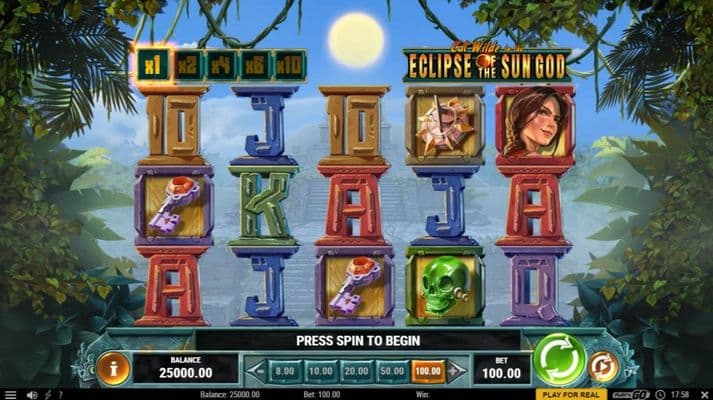Toggle the sound speaker icon

click(32, 394)
